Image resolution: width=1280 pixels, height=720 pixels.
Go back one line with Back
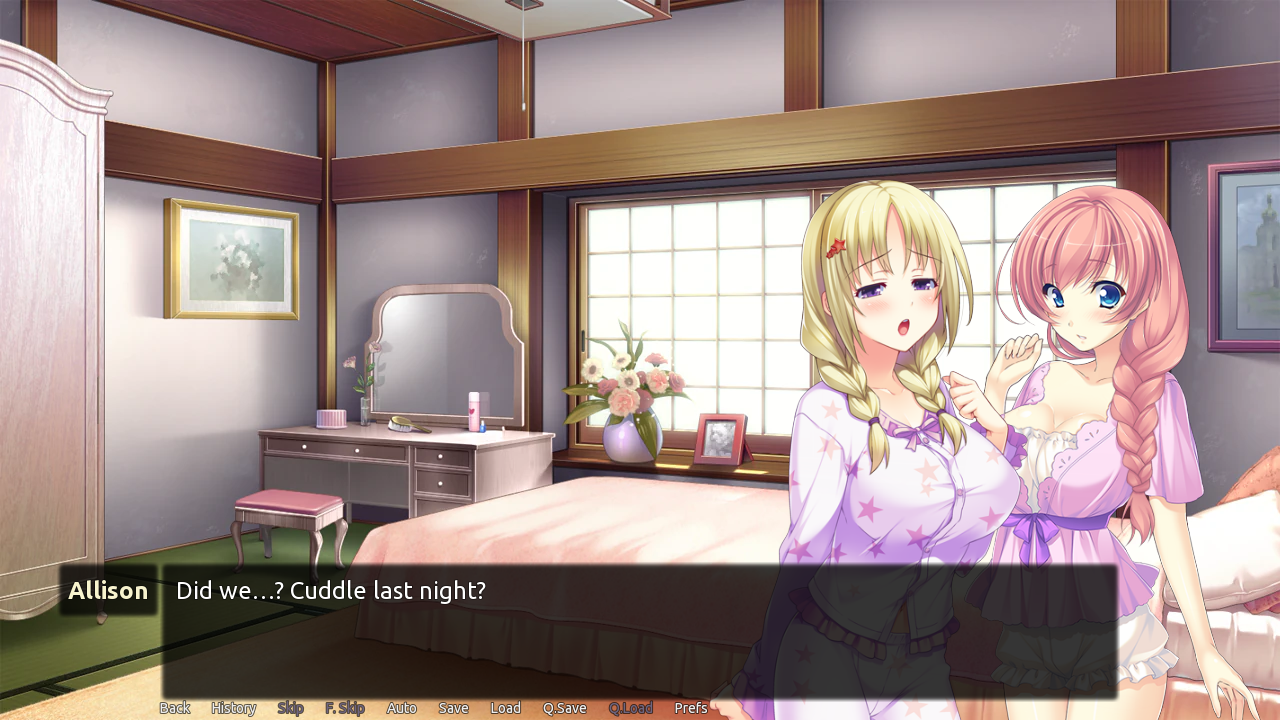174,708
